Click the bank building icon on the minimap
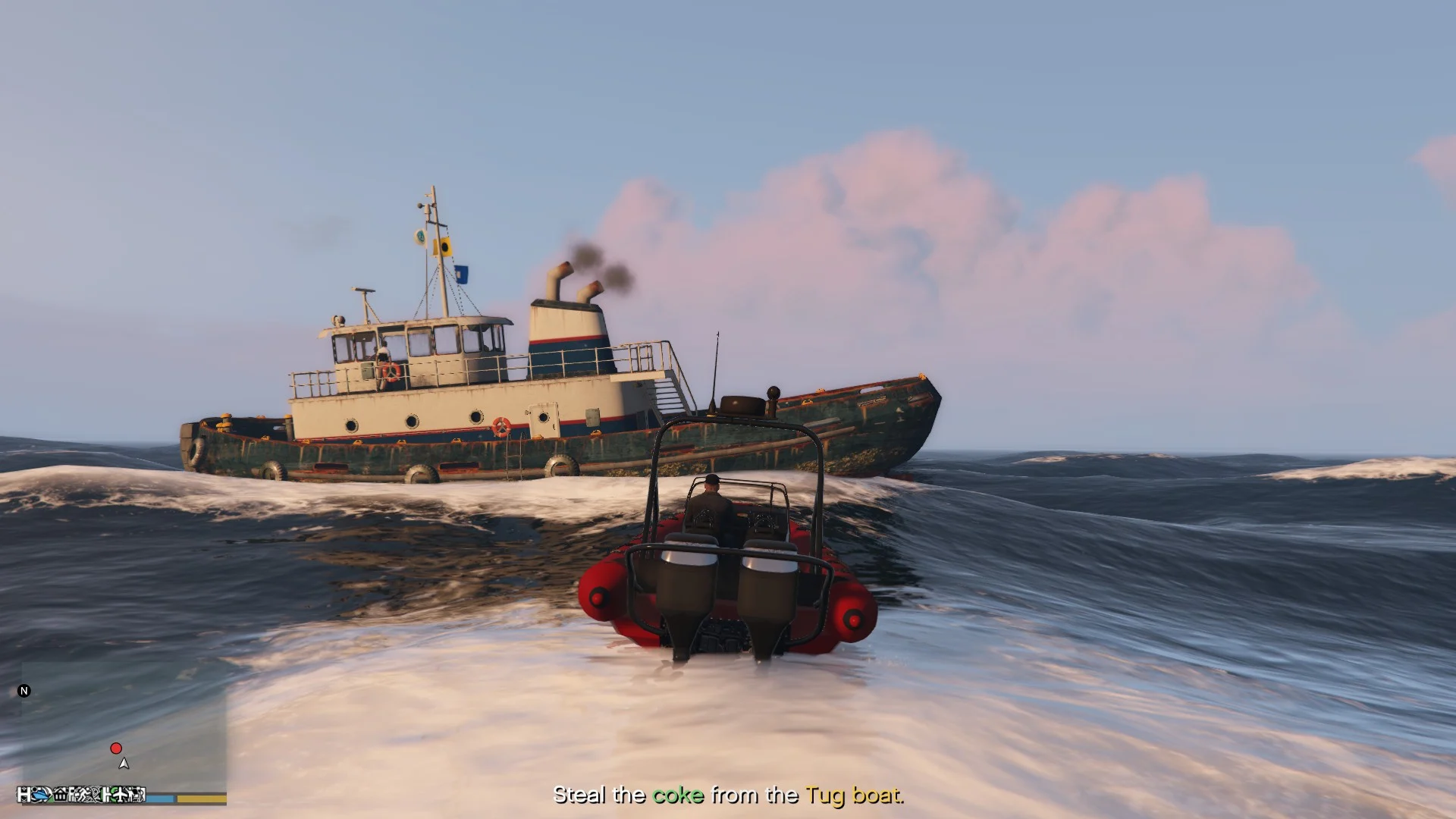1456x819 pixels. [61, 795]
